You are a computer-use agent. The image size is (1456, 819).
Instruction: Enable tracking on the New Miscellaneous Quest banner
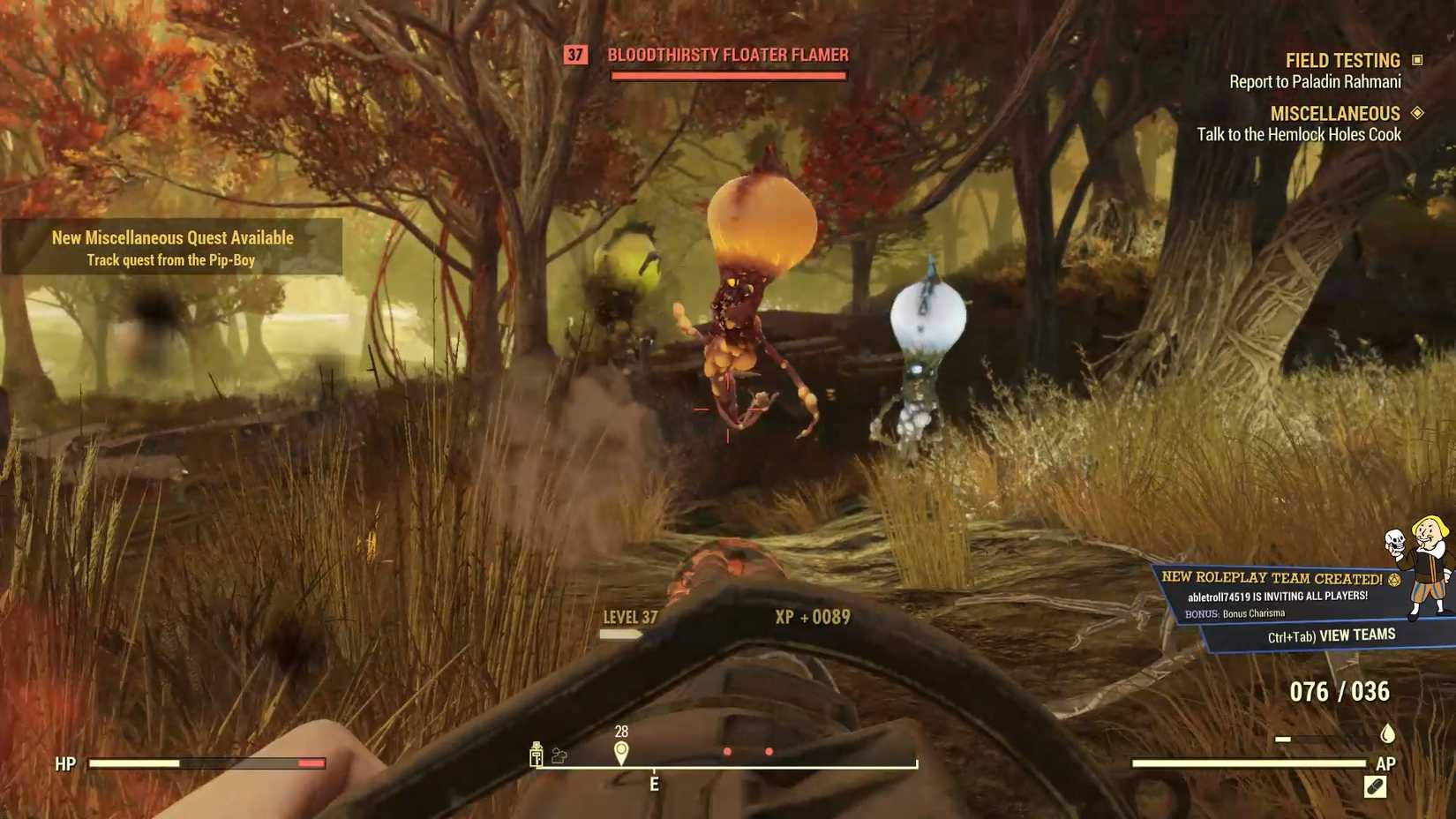coord(173,248)
